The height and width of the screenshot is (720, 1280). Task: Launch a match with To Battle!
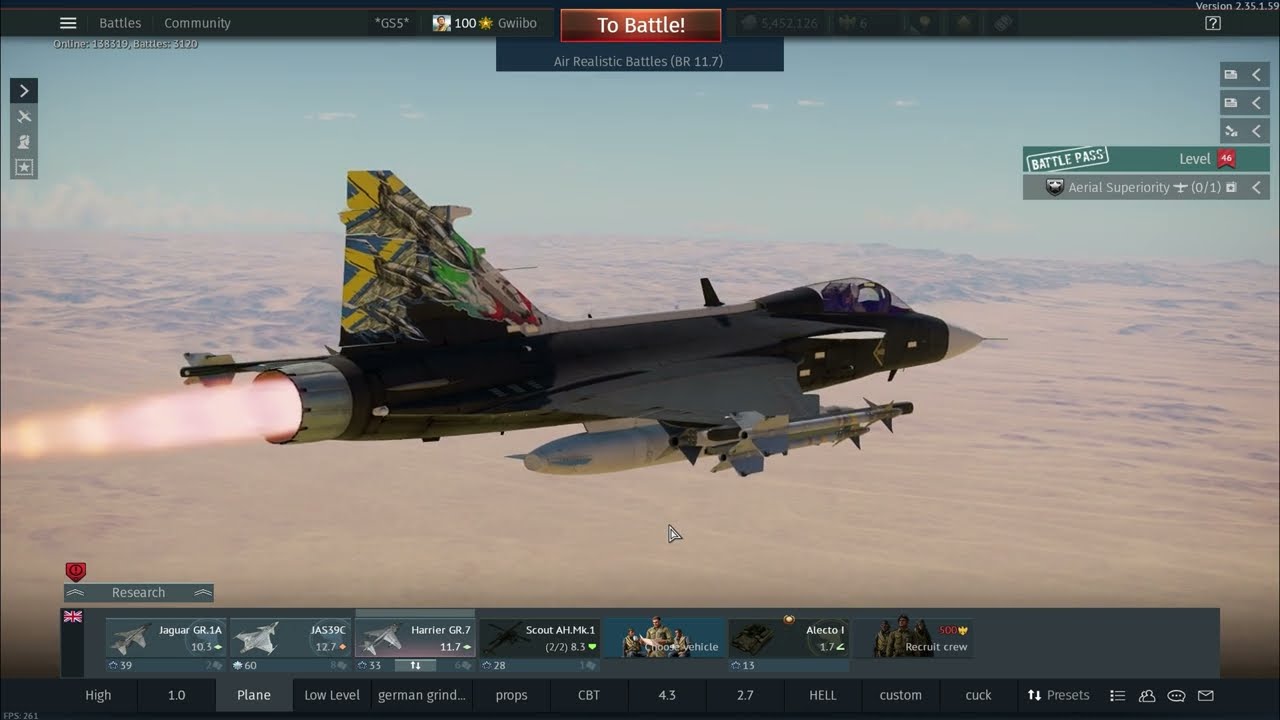pyautogui.click(x=640, y=26)
